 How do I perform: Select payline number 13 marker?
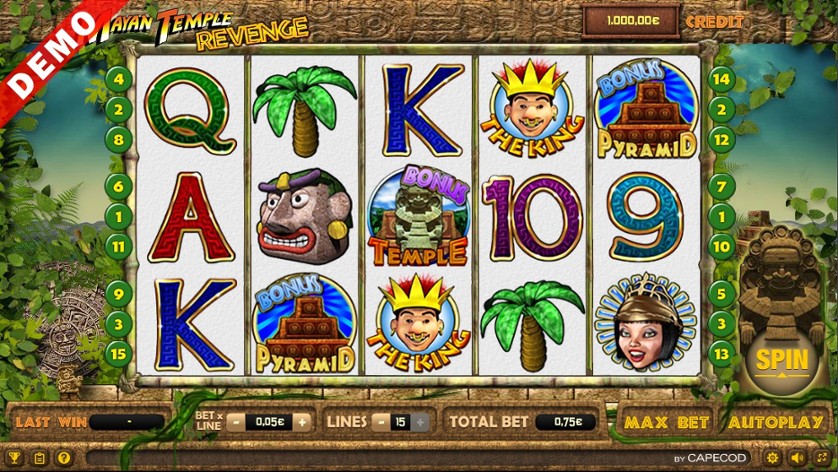click(721, 352)
